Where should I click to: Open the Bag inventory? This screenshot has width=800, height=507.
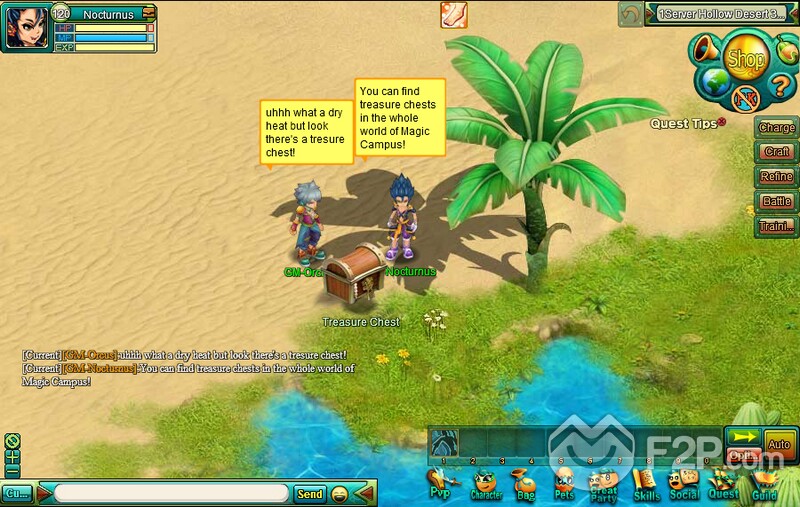coord(526,487)
